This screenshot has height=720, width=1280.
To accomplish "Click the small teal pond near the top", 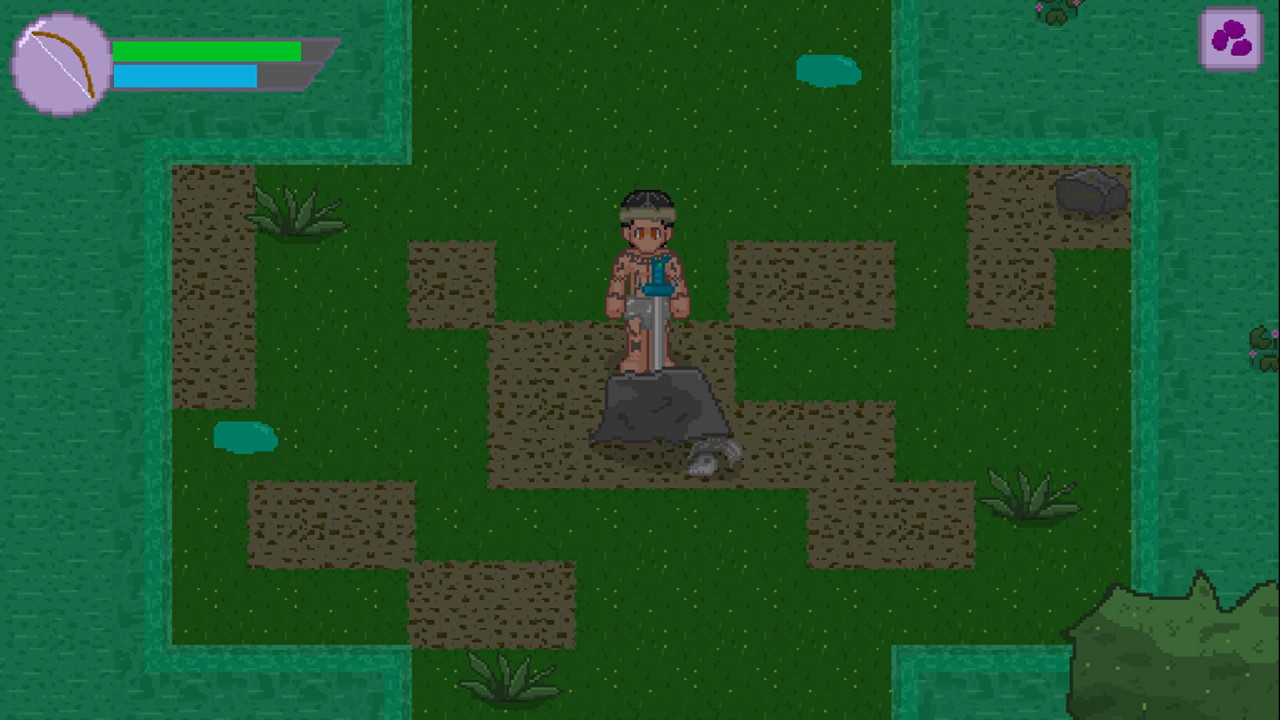I will [x=828, y=71].
